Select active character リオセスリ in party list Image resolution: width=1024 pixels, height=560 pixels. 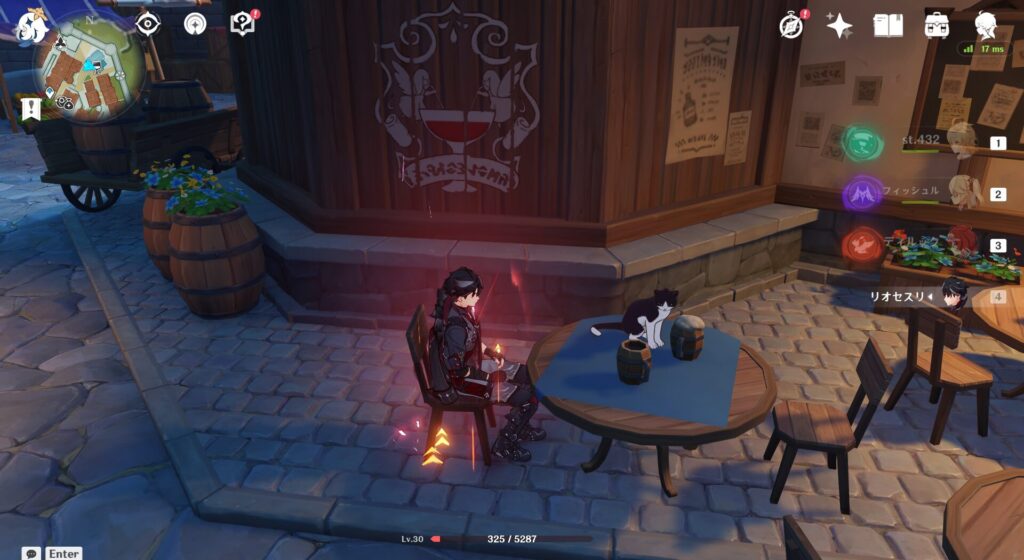(x=956, y=295)
